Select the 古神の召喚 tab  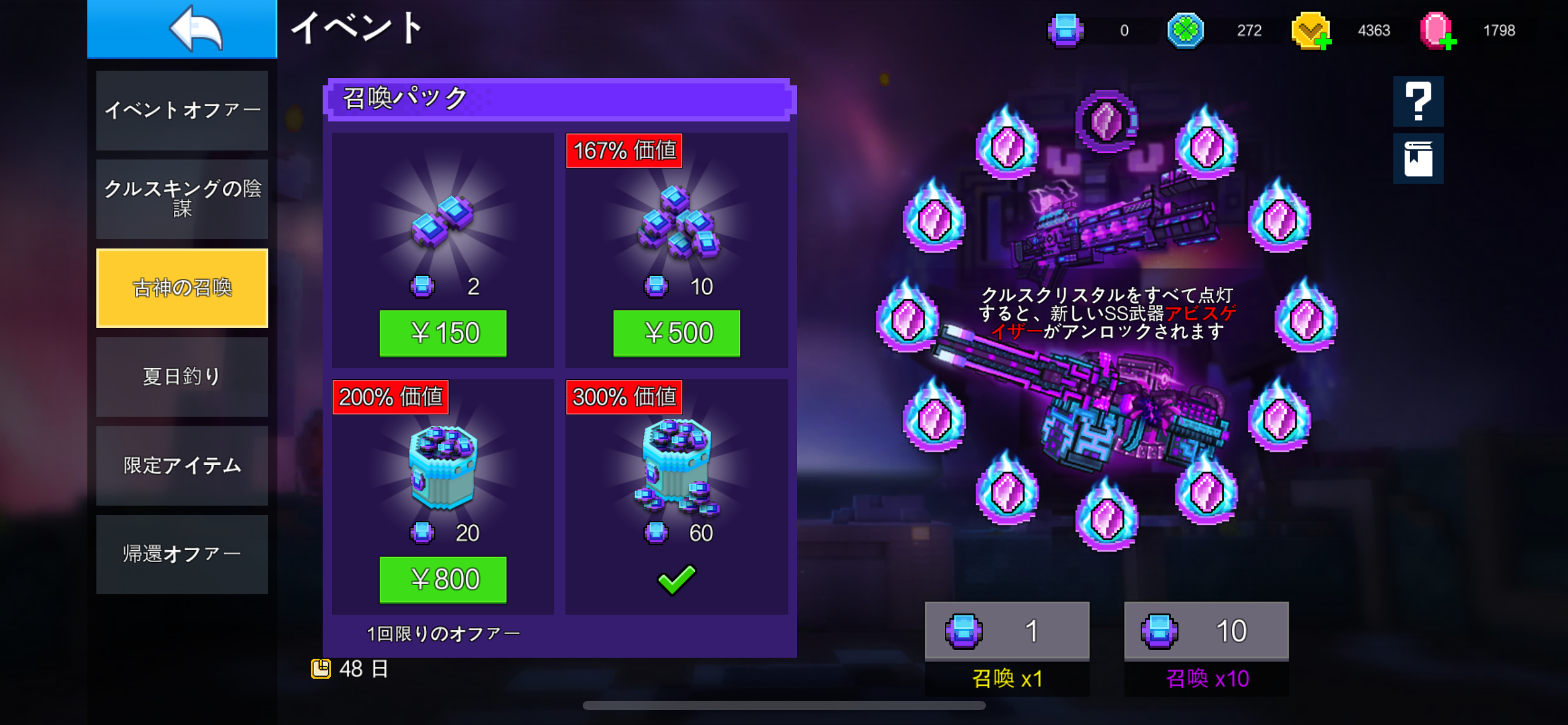tap(182, 288)
